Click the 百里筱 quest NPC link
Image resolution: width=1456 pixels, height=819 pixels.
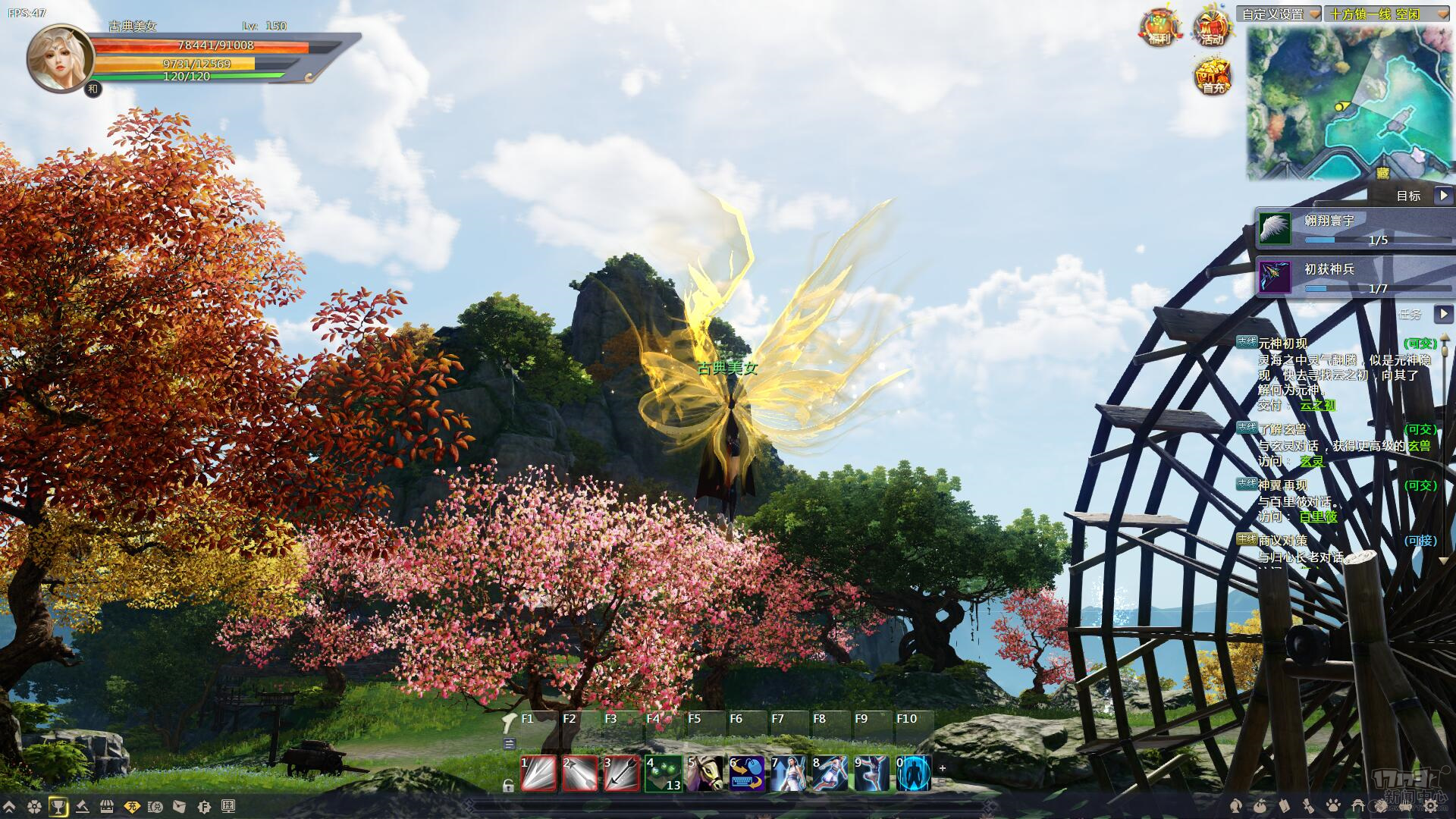coord(1318,516)
